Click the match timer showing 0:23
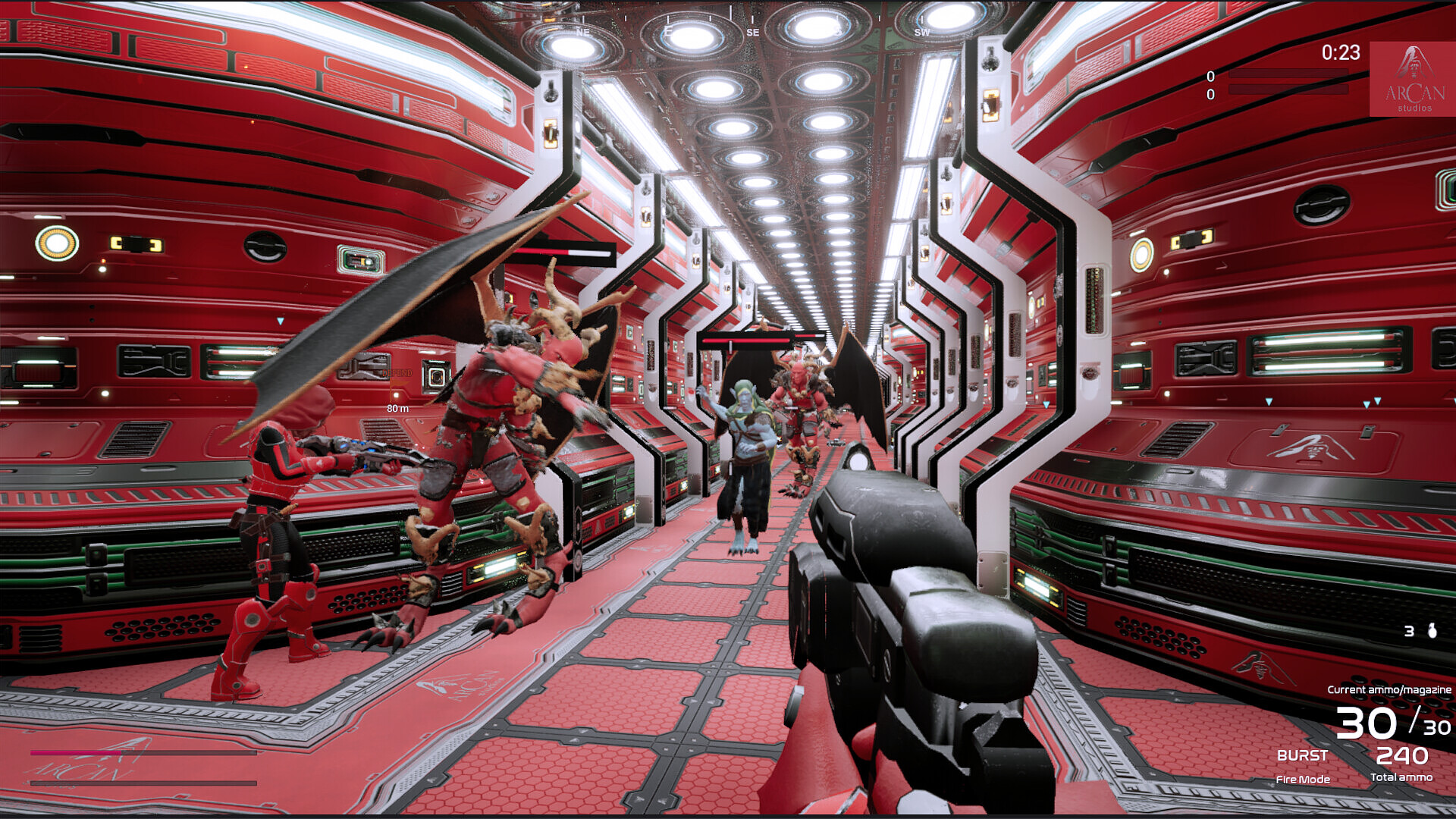 point(1341,53)
